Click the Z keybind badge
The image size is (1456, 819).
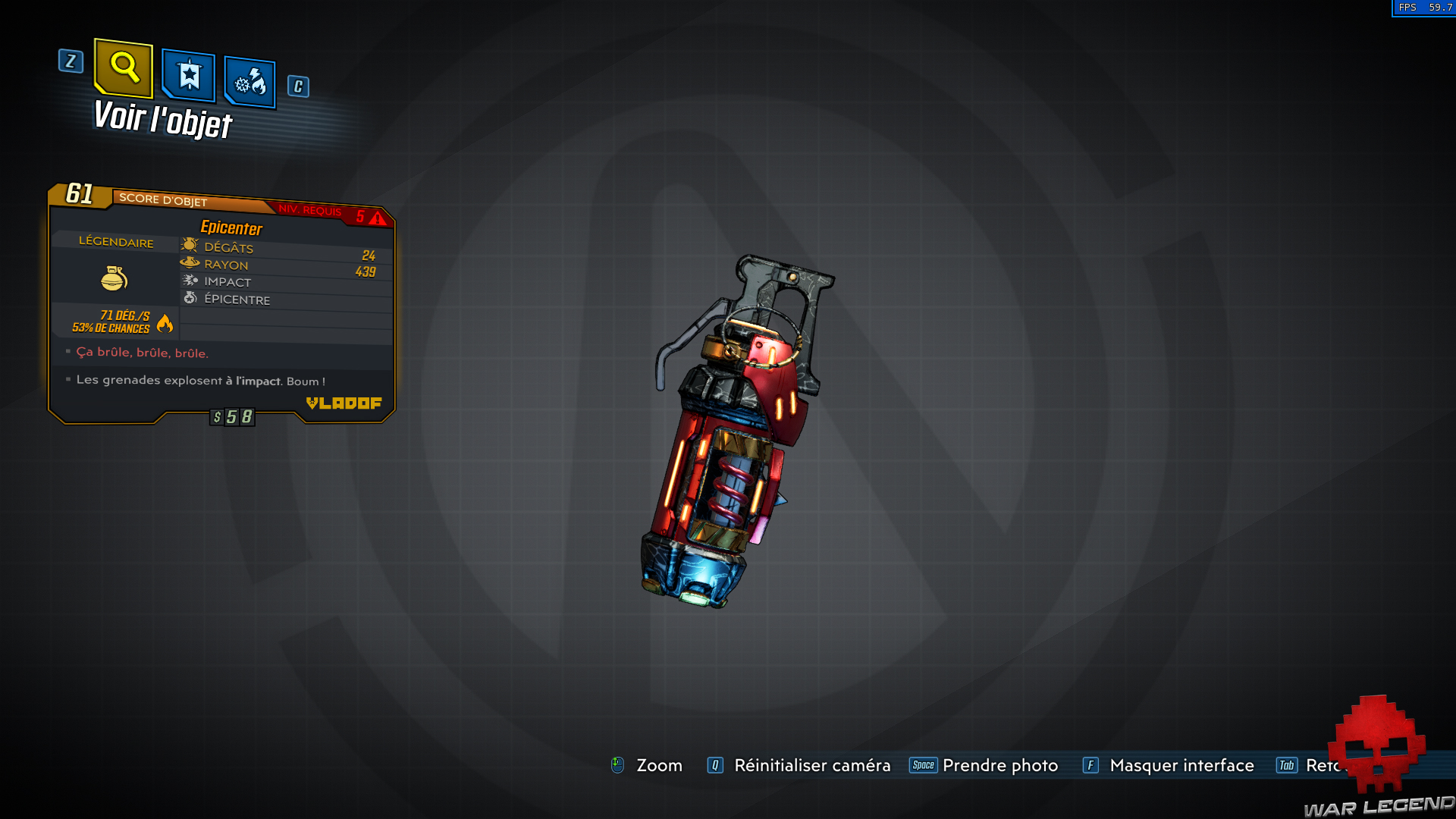71,62
